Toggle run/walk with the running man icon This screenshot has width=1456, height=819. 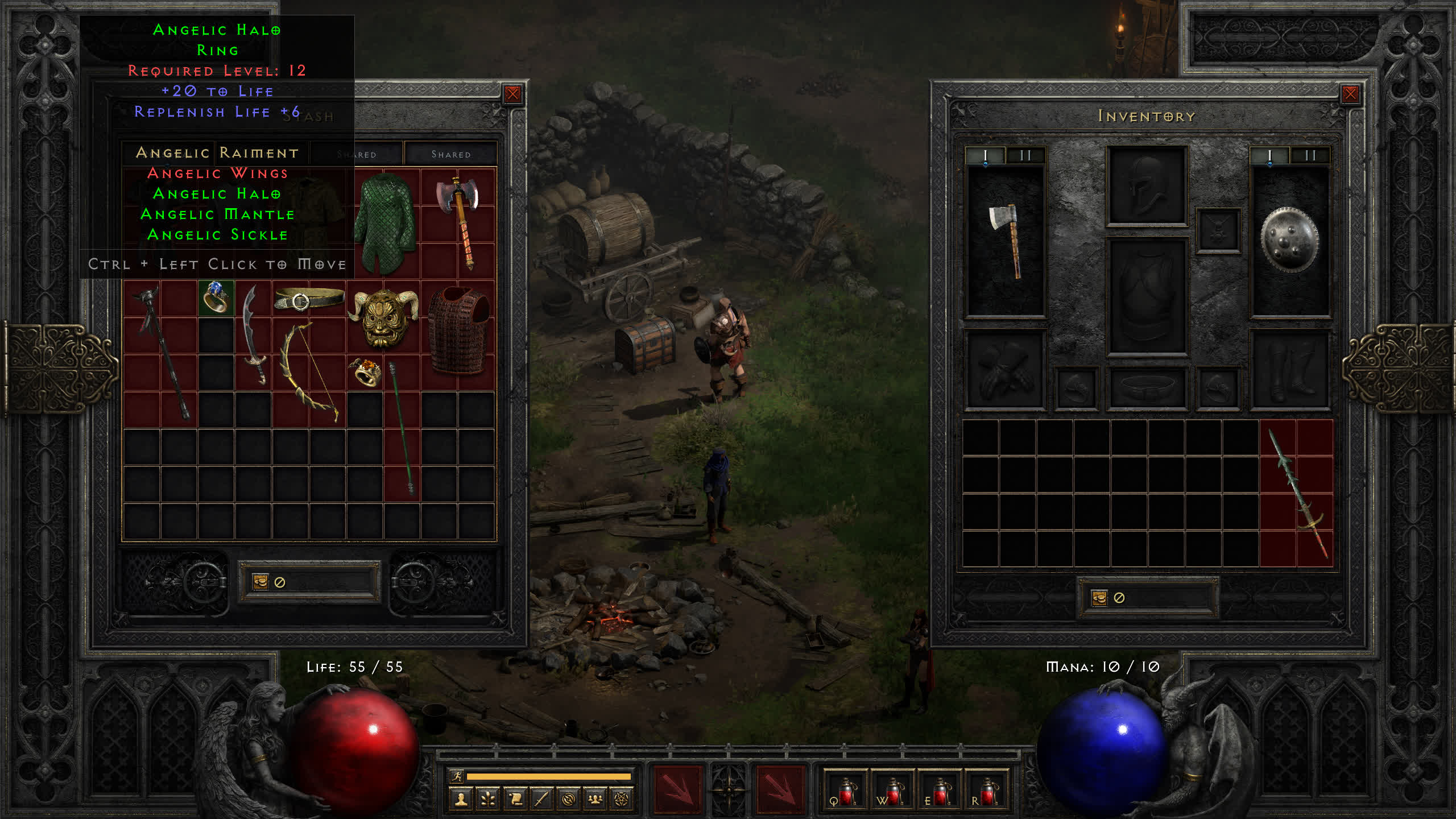click(457, 776)
